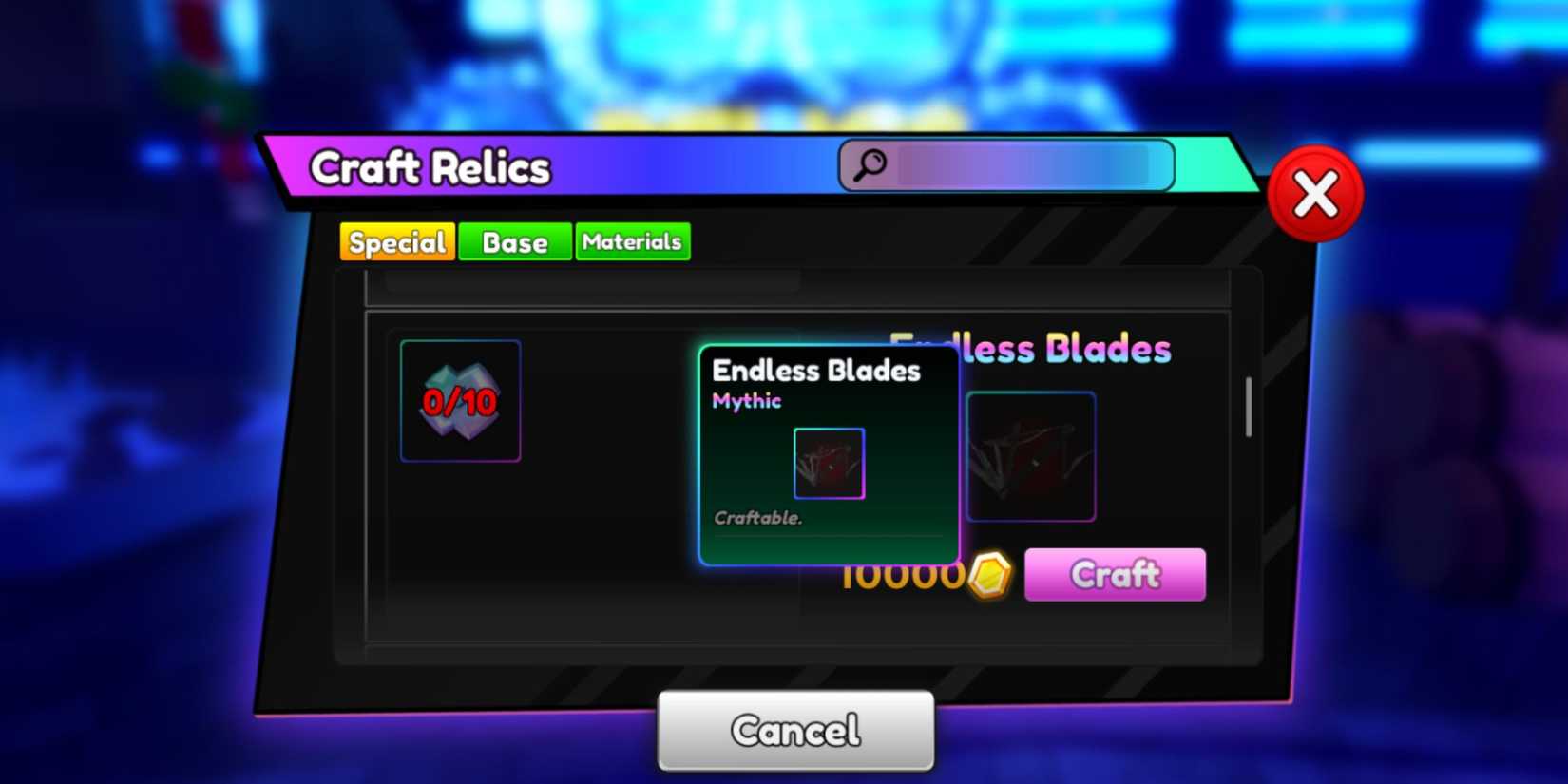Click the search magnifier icon
Image resolution: width=1568 pixels, height=784 pixels.
coord(868,163)
